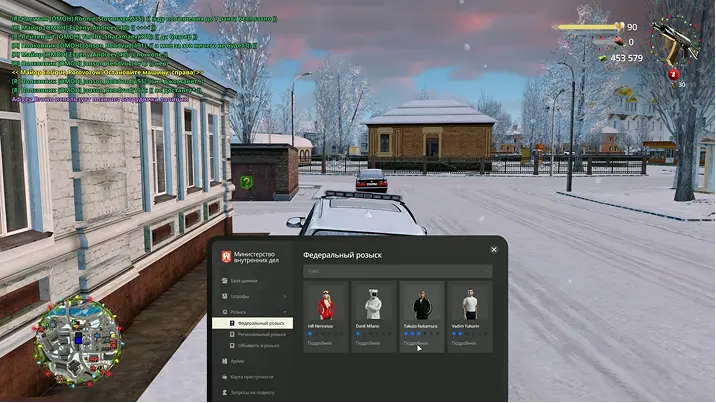
Task: Click the search field in the wanted list
Action: 397,270
